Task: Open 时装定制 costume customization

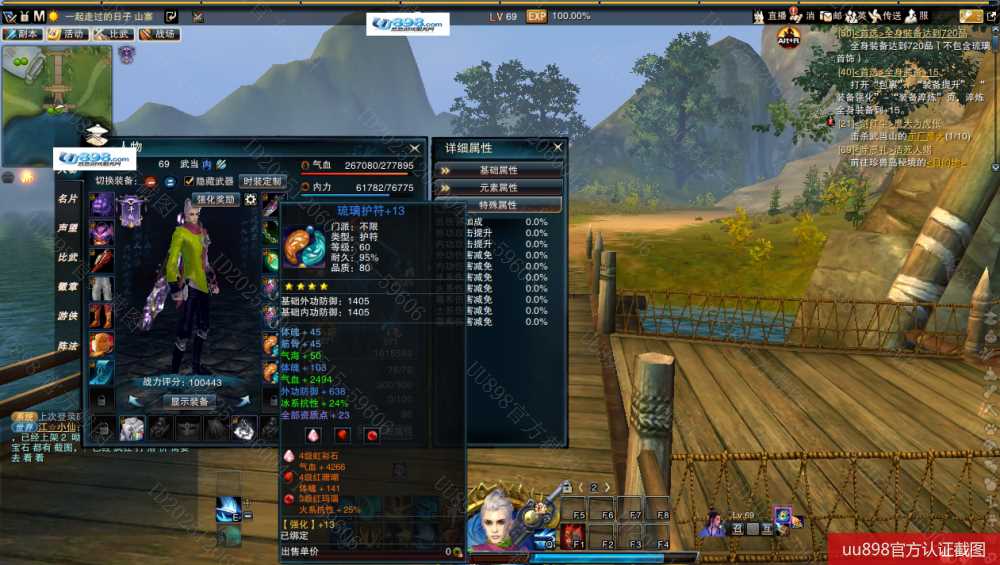Action: [262, 181]
